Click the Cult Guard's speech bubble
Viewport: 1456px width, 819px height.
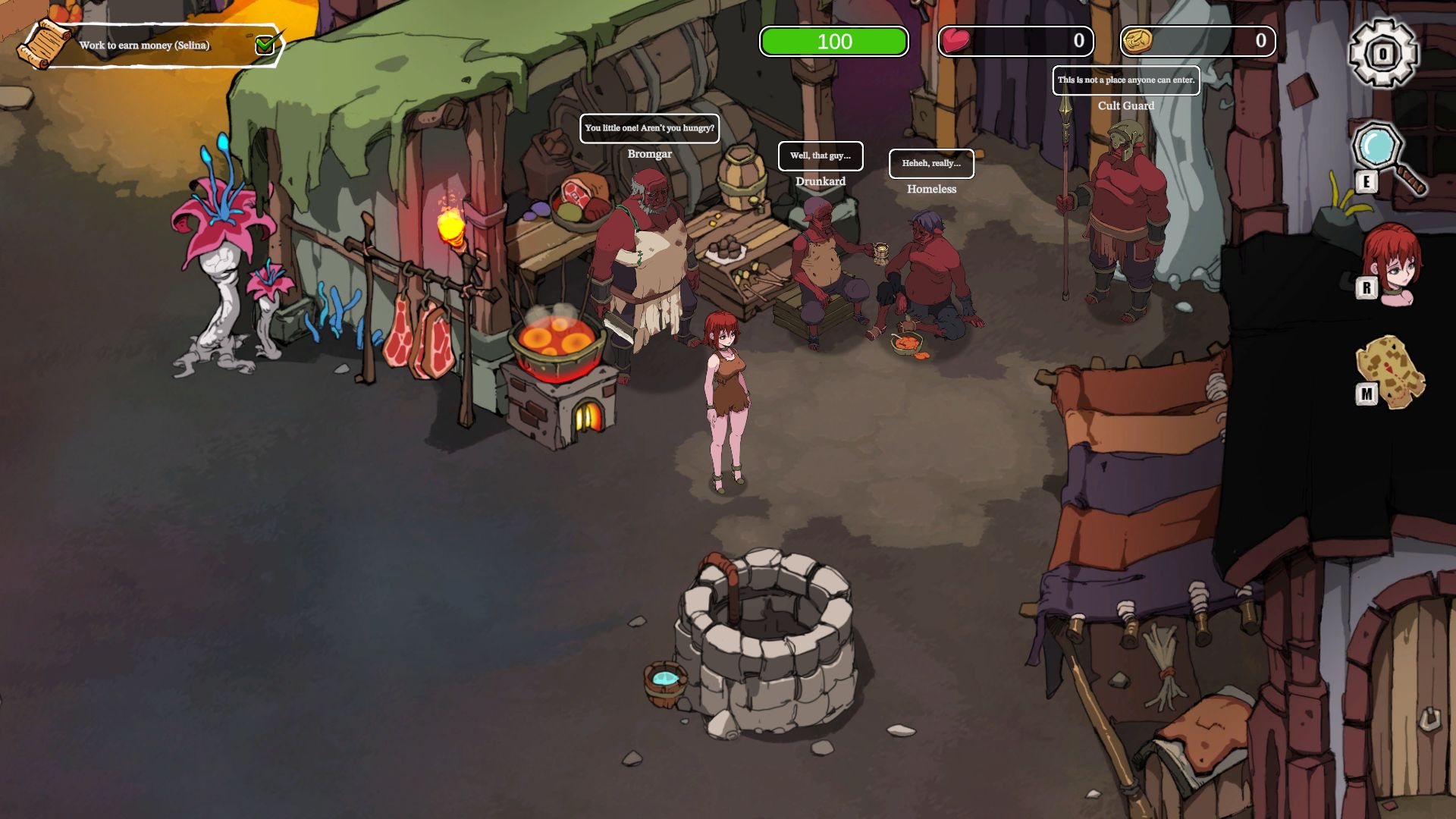point(1126,80)
